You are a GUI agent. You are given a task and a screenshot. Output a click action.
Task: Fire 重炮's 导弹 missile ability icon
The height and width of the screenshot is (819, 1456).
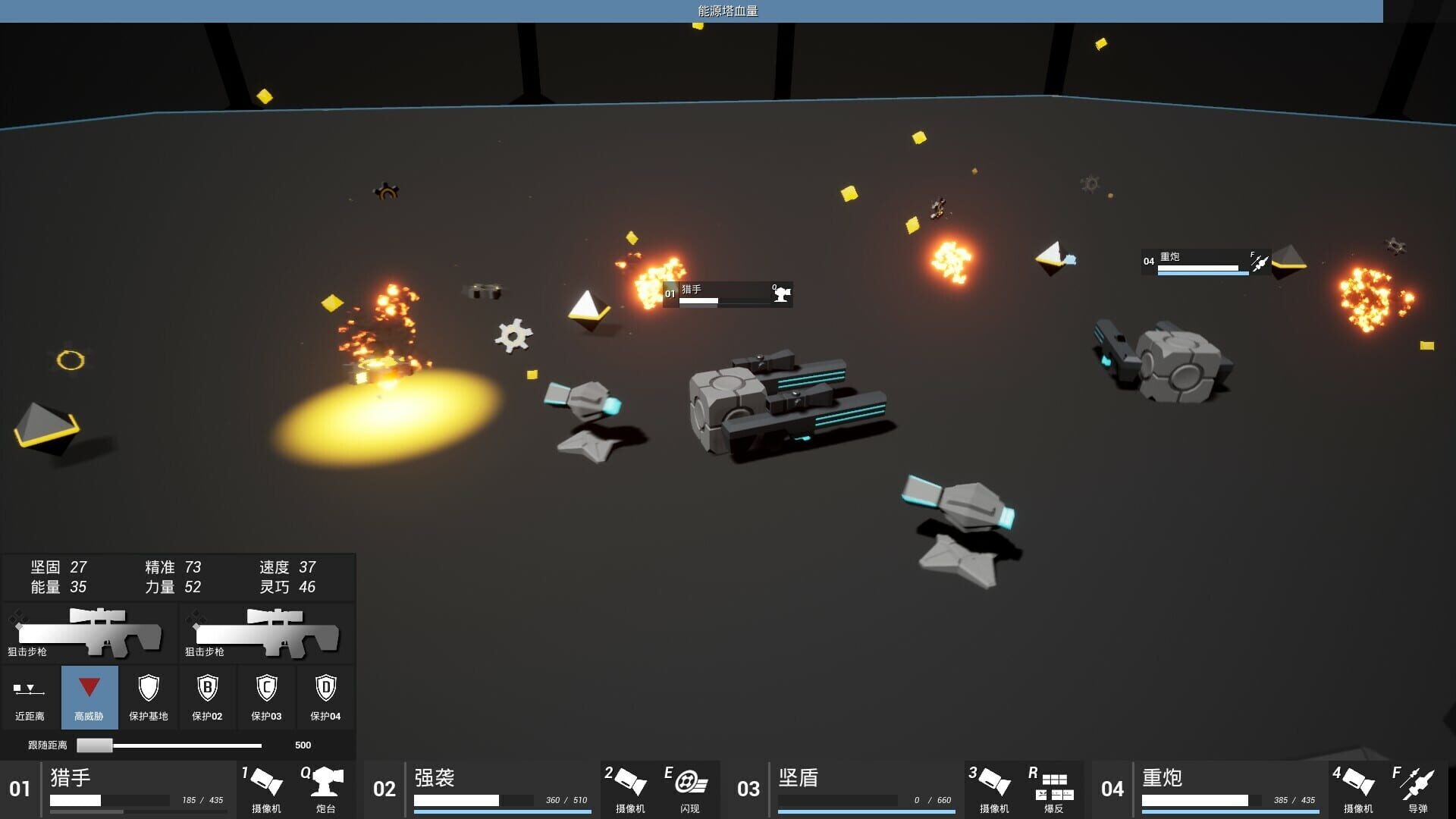click(x=1417, y=785)
